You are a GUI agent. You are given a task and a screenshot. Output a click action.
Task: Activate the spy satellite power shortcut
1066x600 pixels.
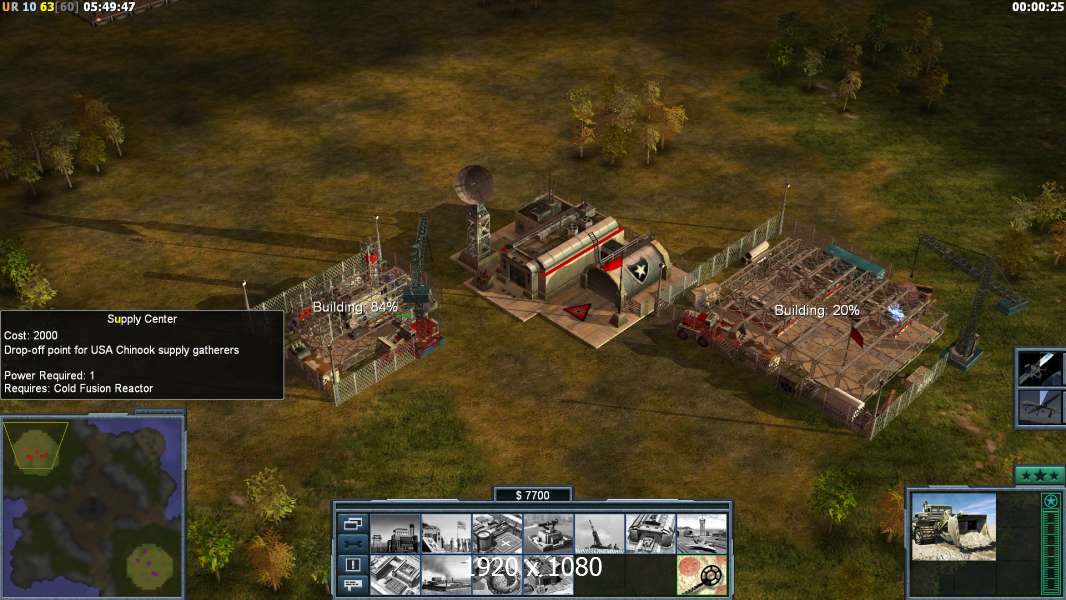1040,369
